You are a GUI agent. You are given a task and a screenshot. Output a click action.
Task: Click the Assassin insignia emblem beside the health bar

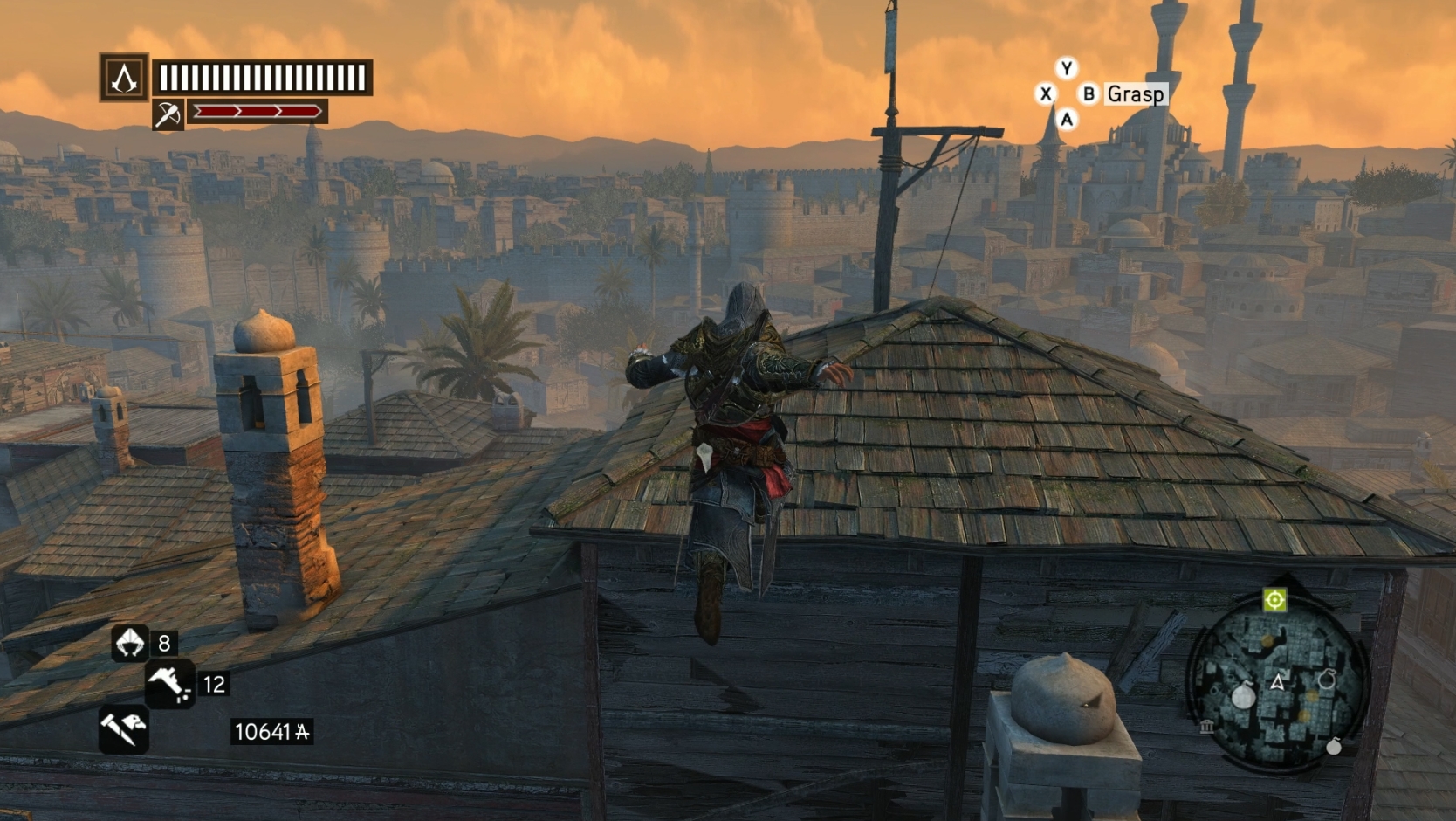pos(123,79)
